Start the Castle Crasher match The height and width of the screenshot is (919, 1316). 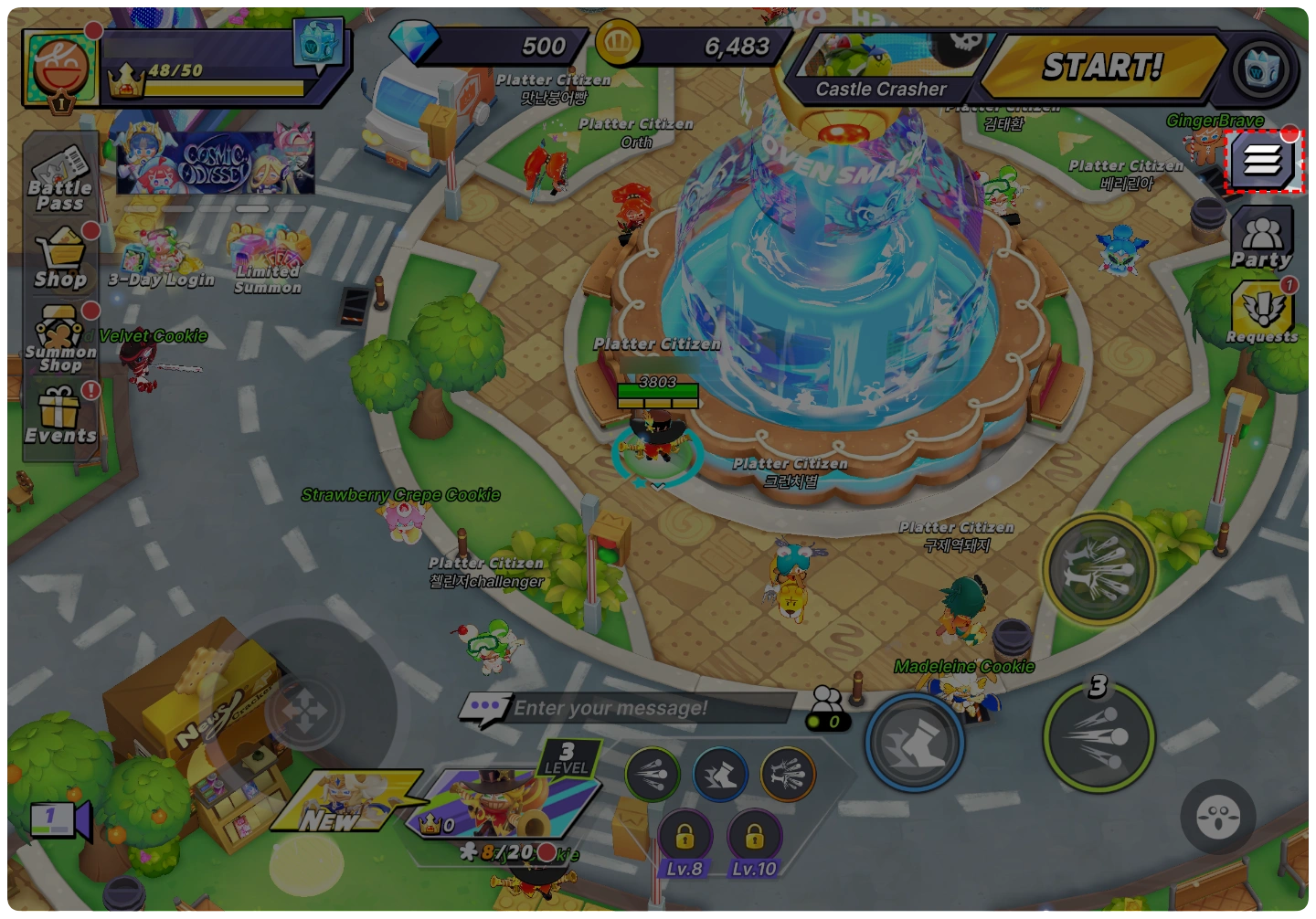pos(1101,67)
